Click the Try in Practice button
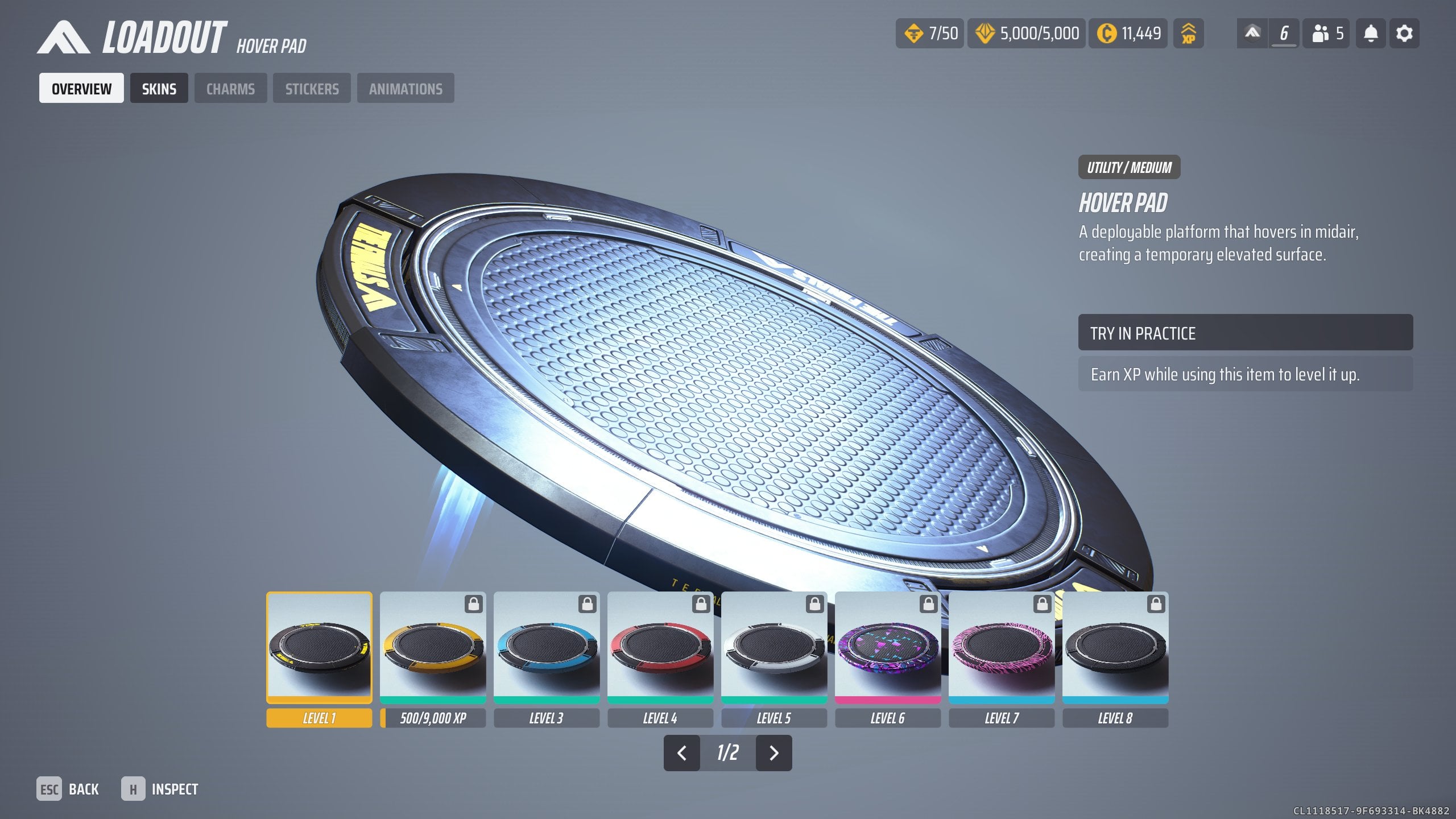This screenshot has width=1456, height=819. [1245, 333]
